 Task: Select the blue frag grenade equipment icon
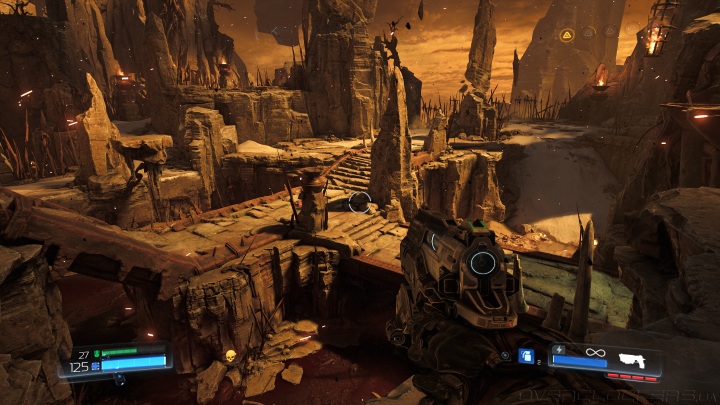pos(525,355)
